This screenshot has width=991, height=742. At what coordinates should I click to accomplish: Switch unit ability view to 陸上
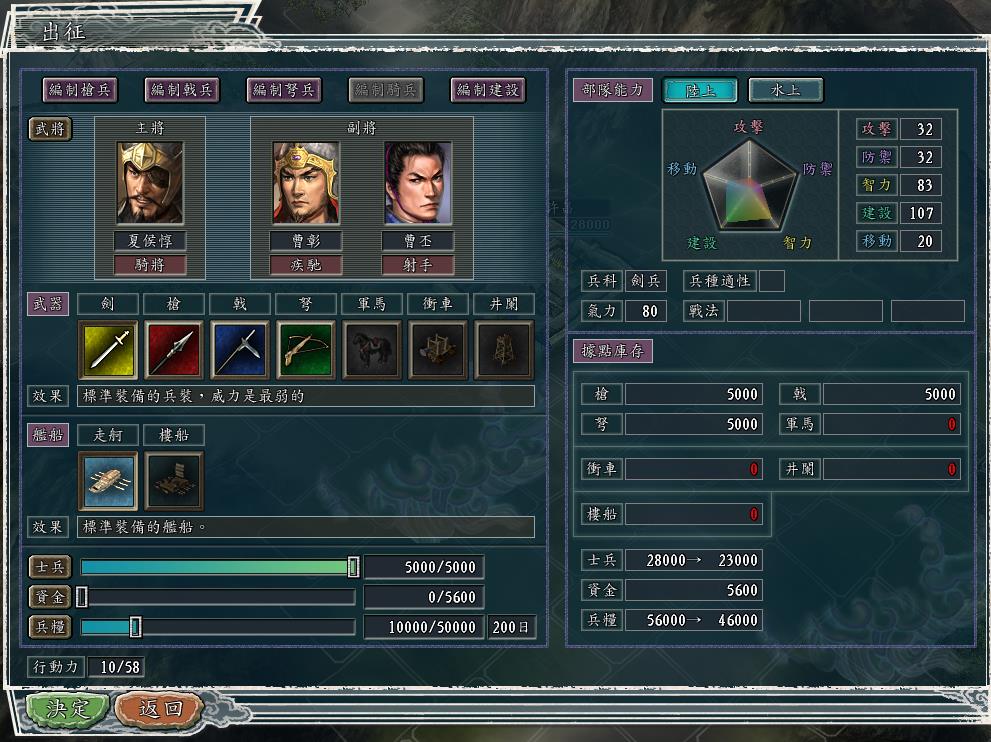click(x=700, y=90)
